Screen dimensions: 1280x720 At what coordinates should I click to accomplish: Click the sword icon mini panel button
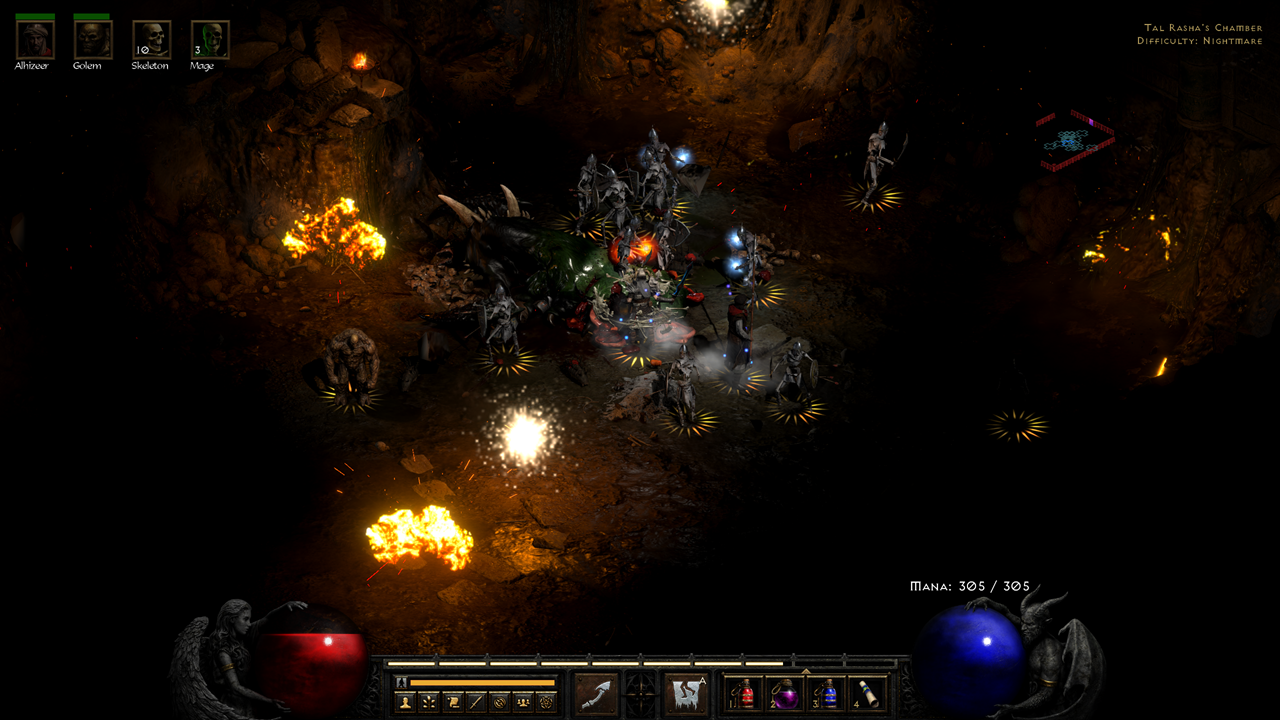476,702
